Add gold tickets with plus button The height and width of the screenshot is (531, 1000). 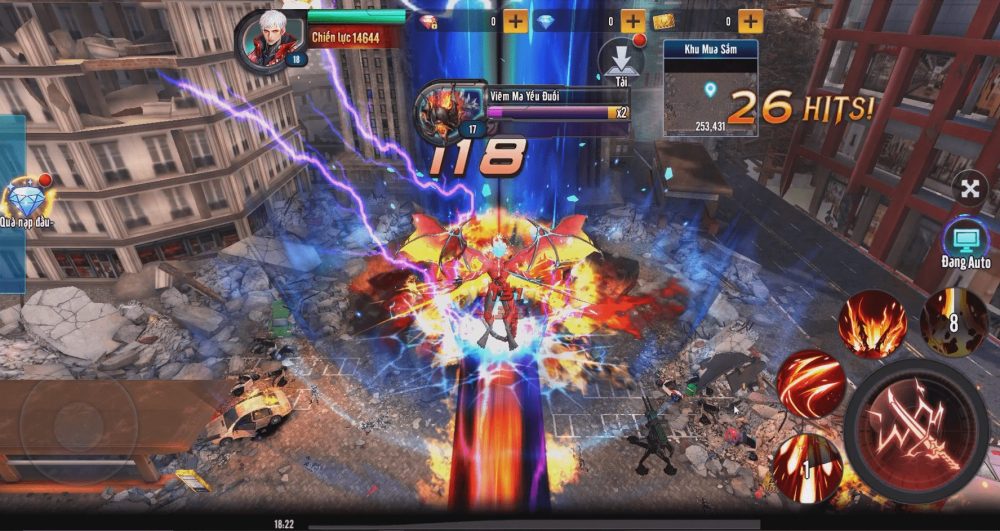coord(751,21)
